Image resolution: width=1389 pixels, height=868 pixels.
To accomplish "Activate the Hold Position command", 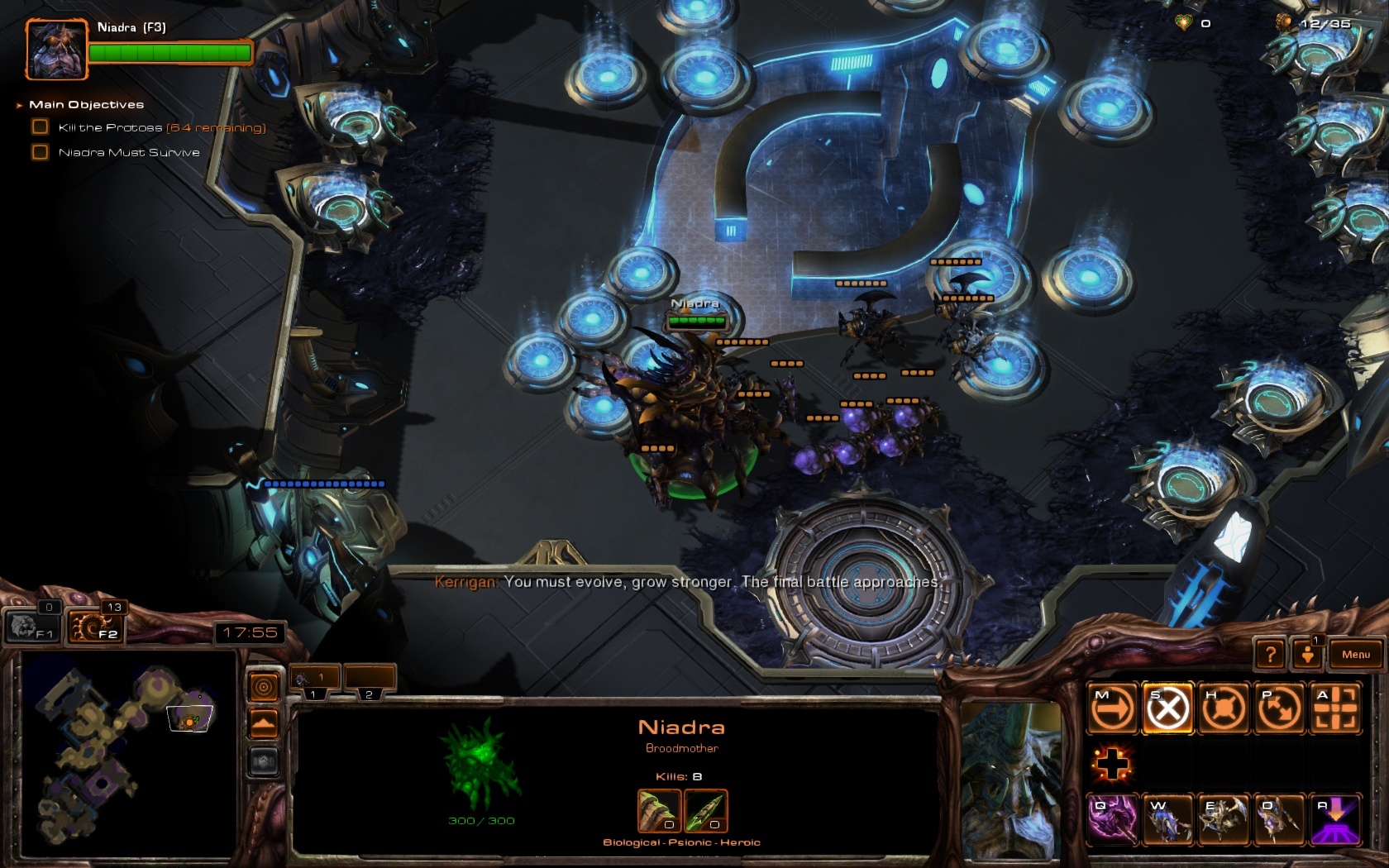I will tap(1223, 708).
